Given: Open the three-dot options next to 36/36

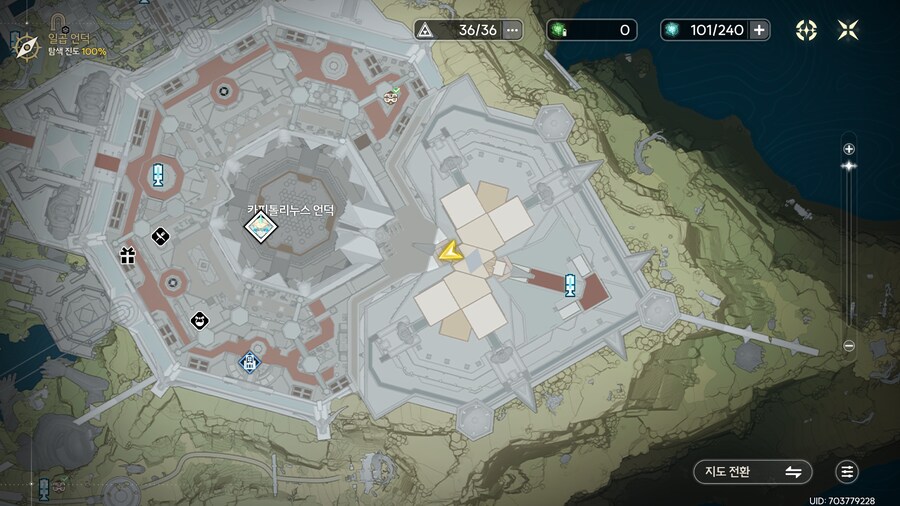Looking at the screenshot, I should coord(513,30).
